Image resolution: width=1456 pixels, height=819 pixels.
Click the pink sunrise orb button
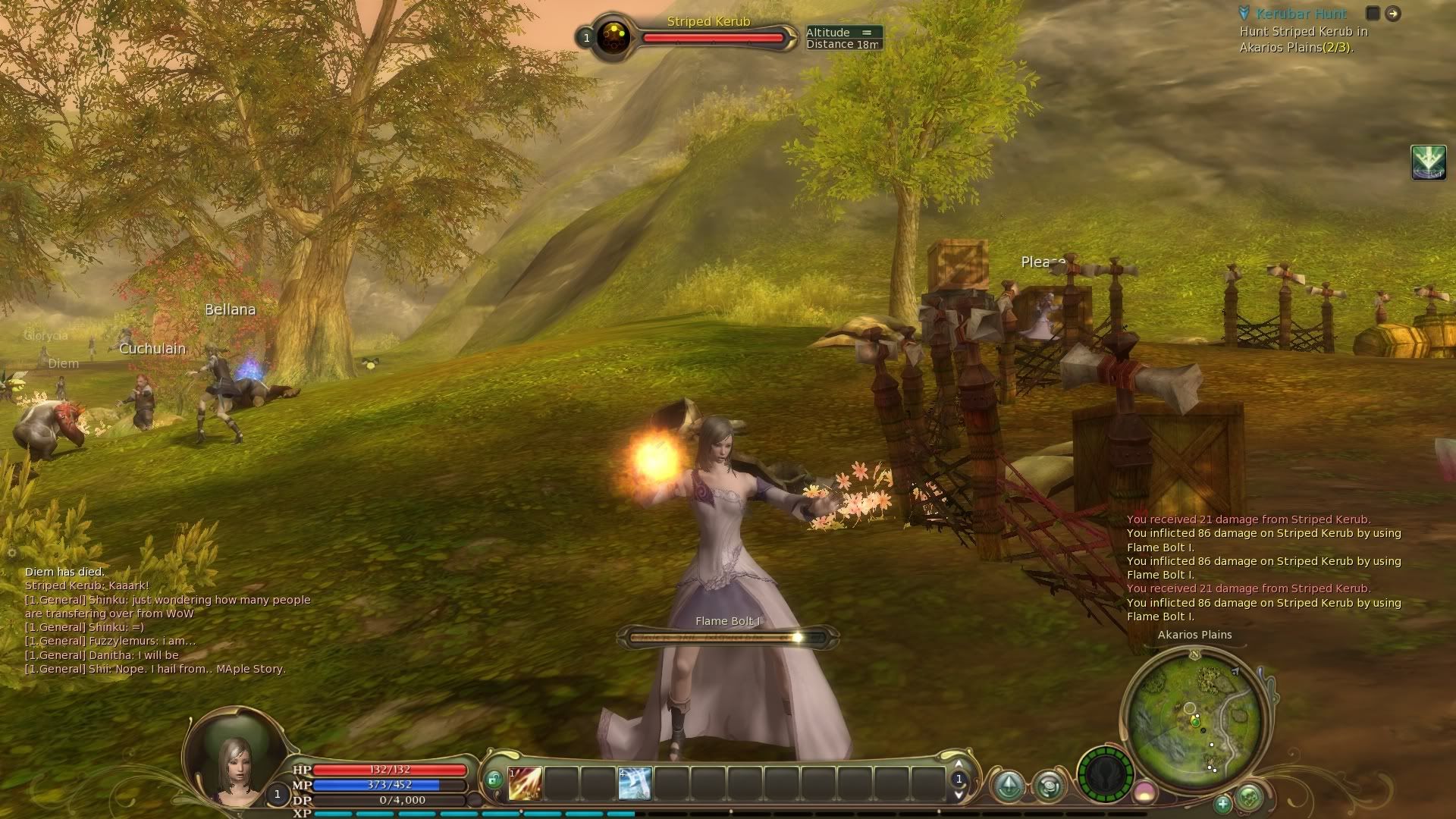pyautogui.click(x=1144, y=794)
